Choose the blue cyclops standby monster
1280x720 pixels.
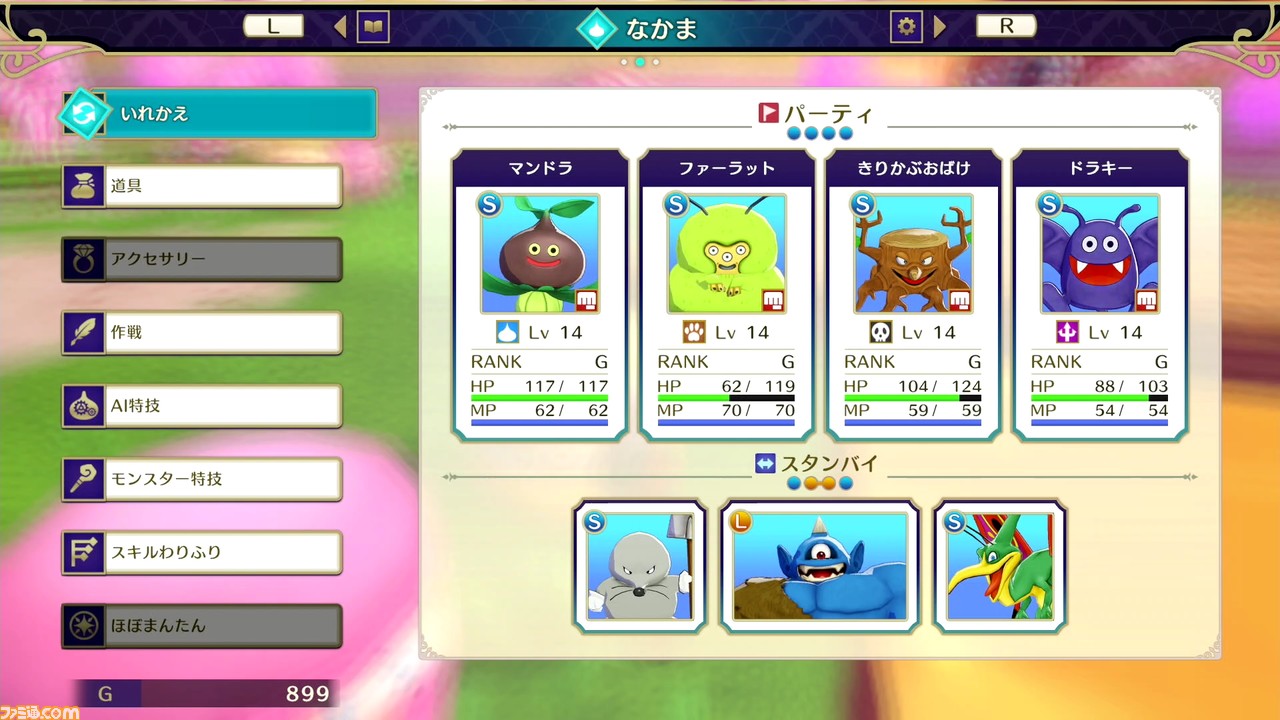pos(820,567)
